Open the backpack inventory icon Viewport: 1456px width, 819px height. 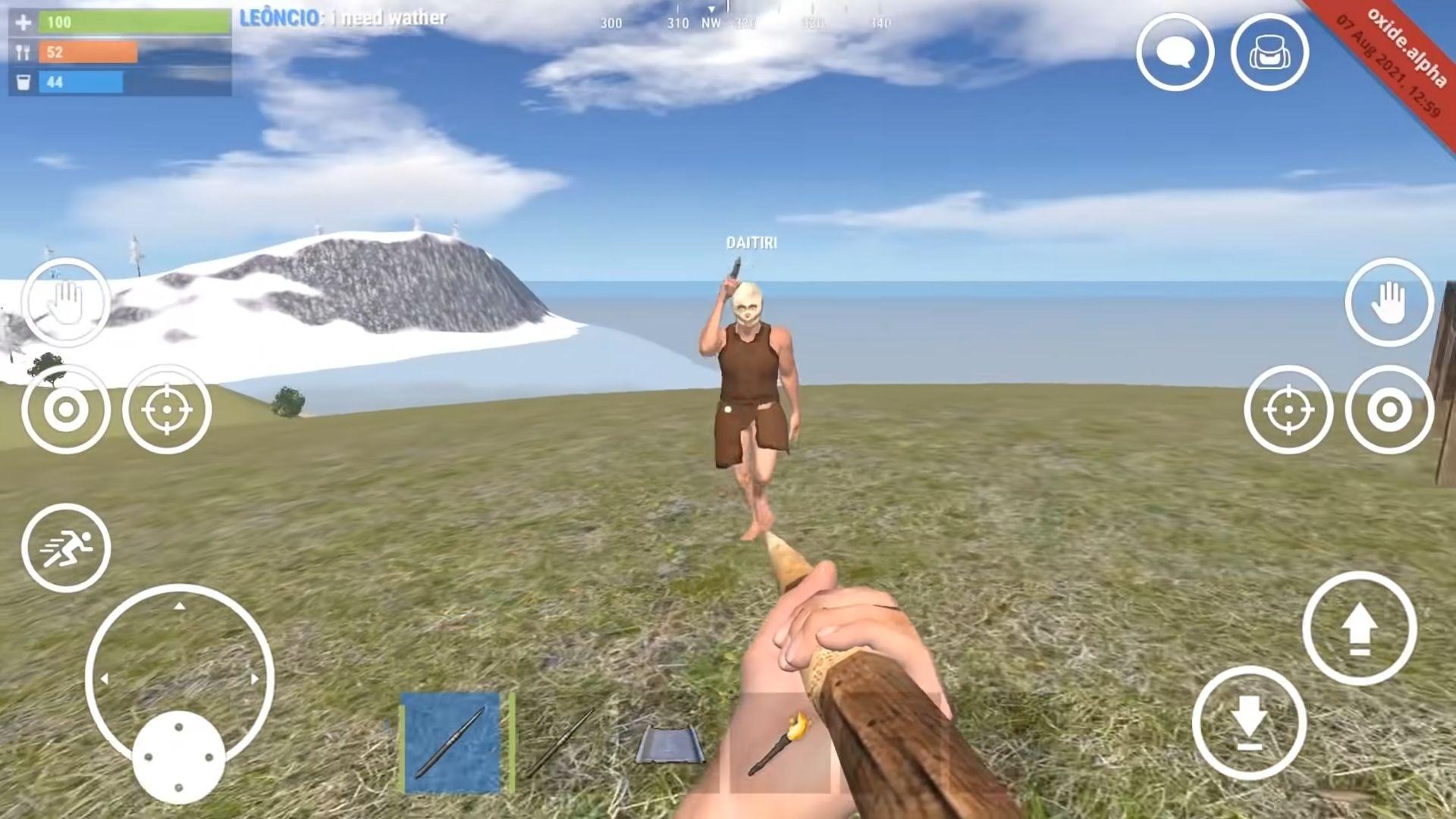[1269, 51]
